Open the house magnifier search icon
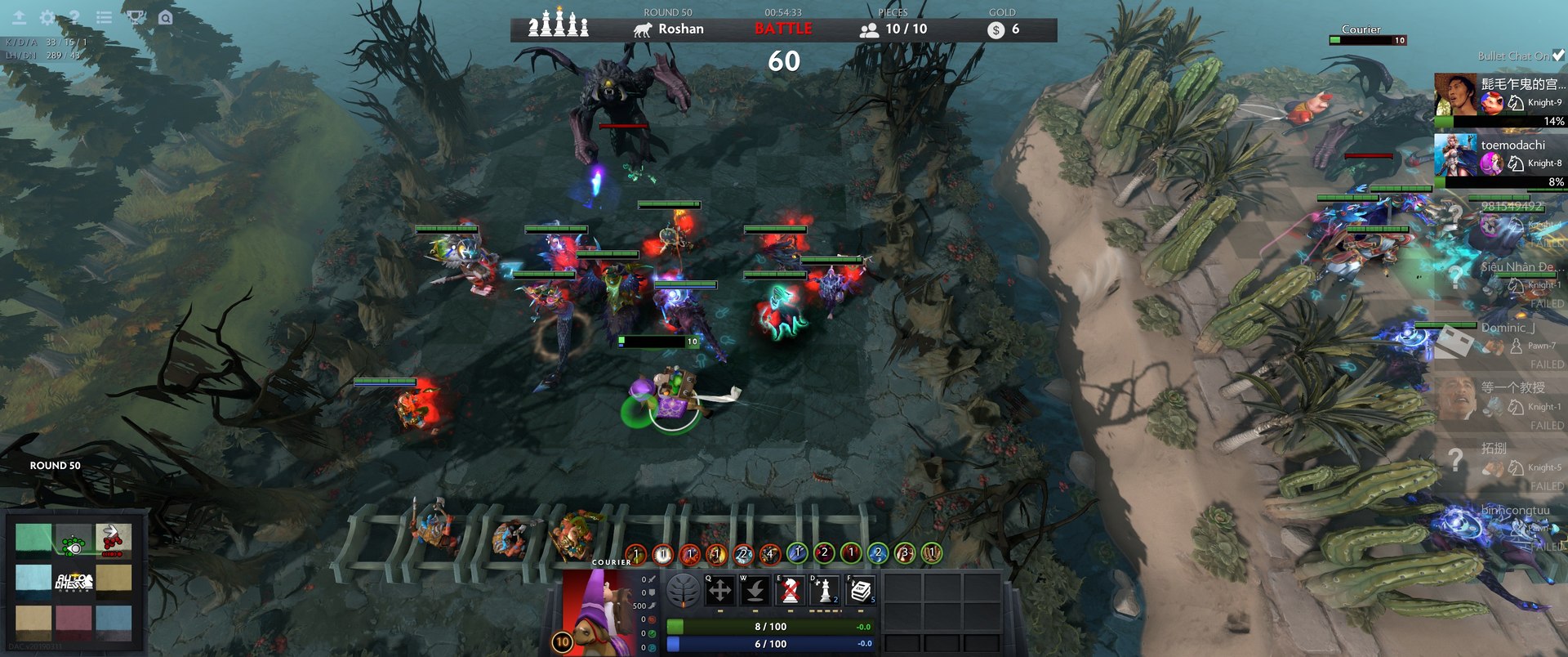 click(166, 17)
